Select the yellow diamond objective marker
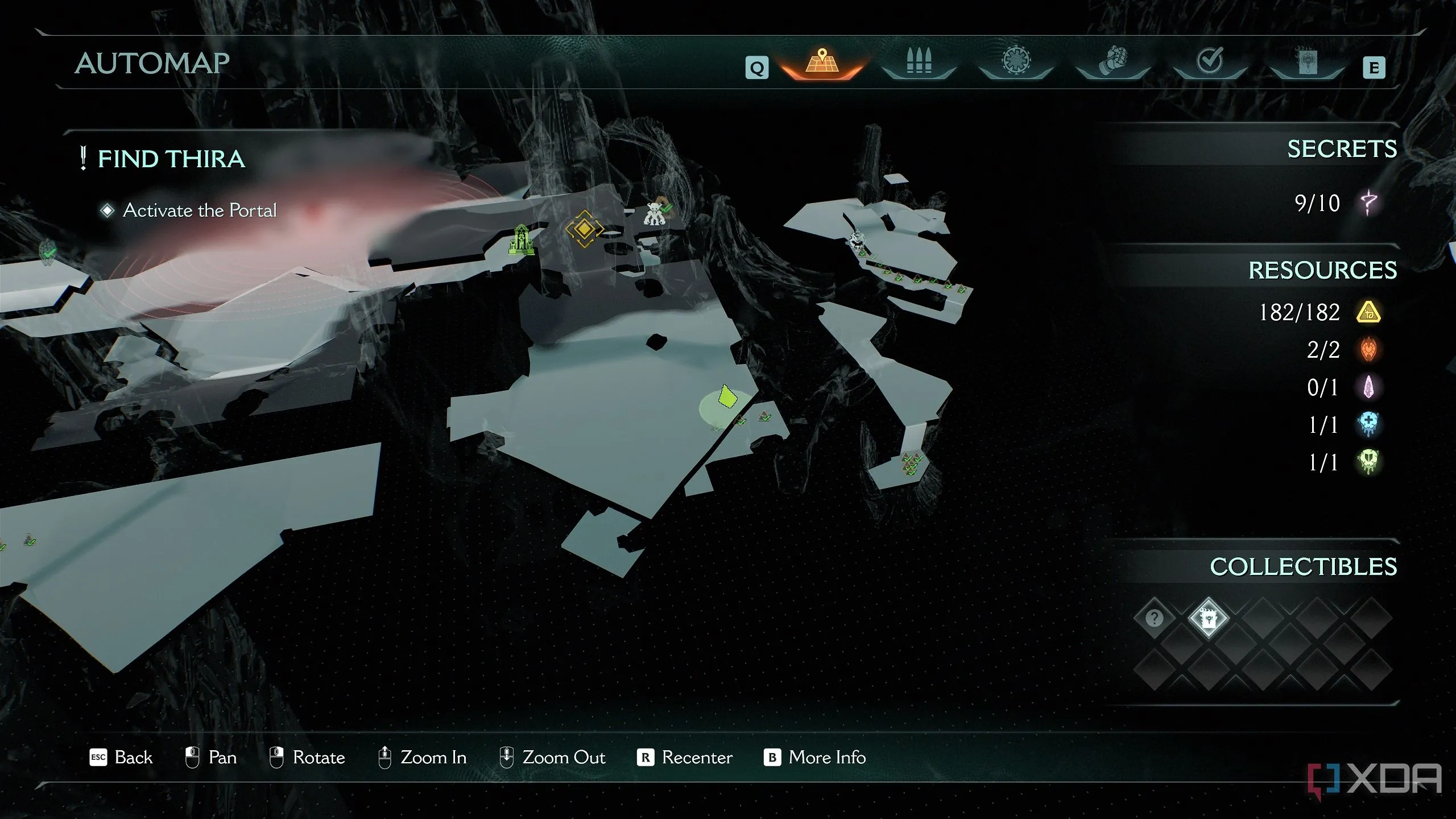The width and height of the screenshot is (1456, 819). pos(584,229)
